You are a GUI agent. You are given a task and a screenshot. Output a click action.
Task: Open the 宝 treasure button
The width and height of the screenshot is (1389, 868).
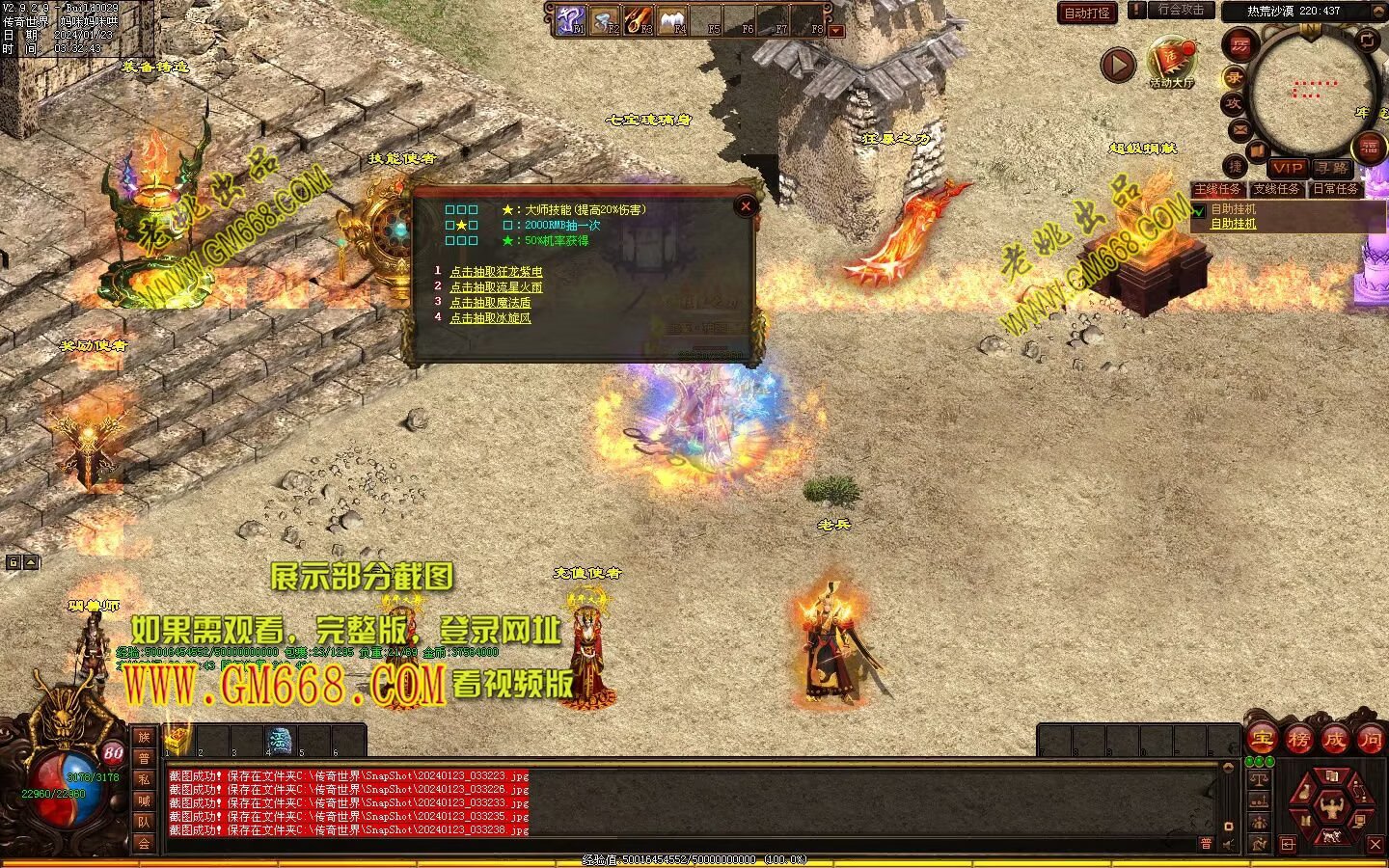pyautogui.click(x=1262, y=740)
